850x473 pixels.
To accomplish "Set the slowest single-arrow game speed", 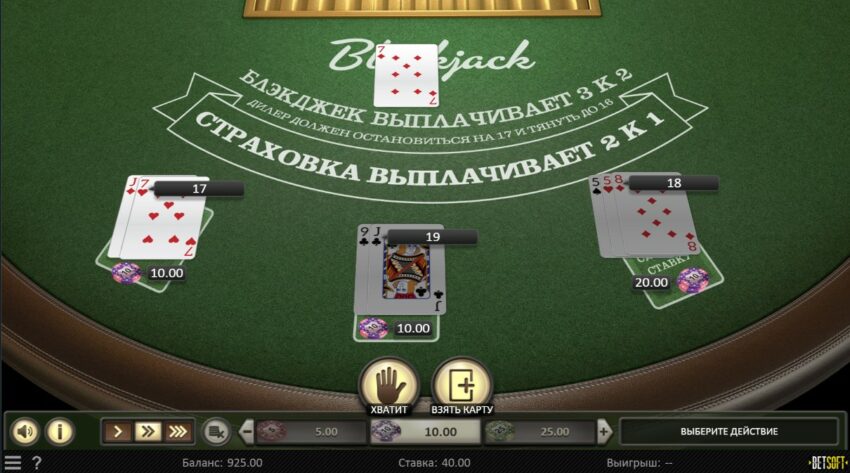I will pyautogui.click(x=118, y=432).
